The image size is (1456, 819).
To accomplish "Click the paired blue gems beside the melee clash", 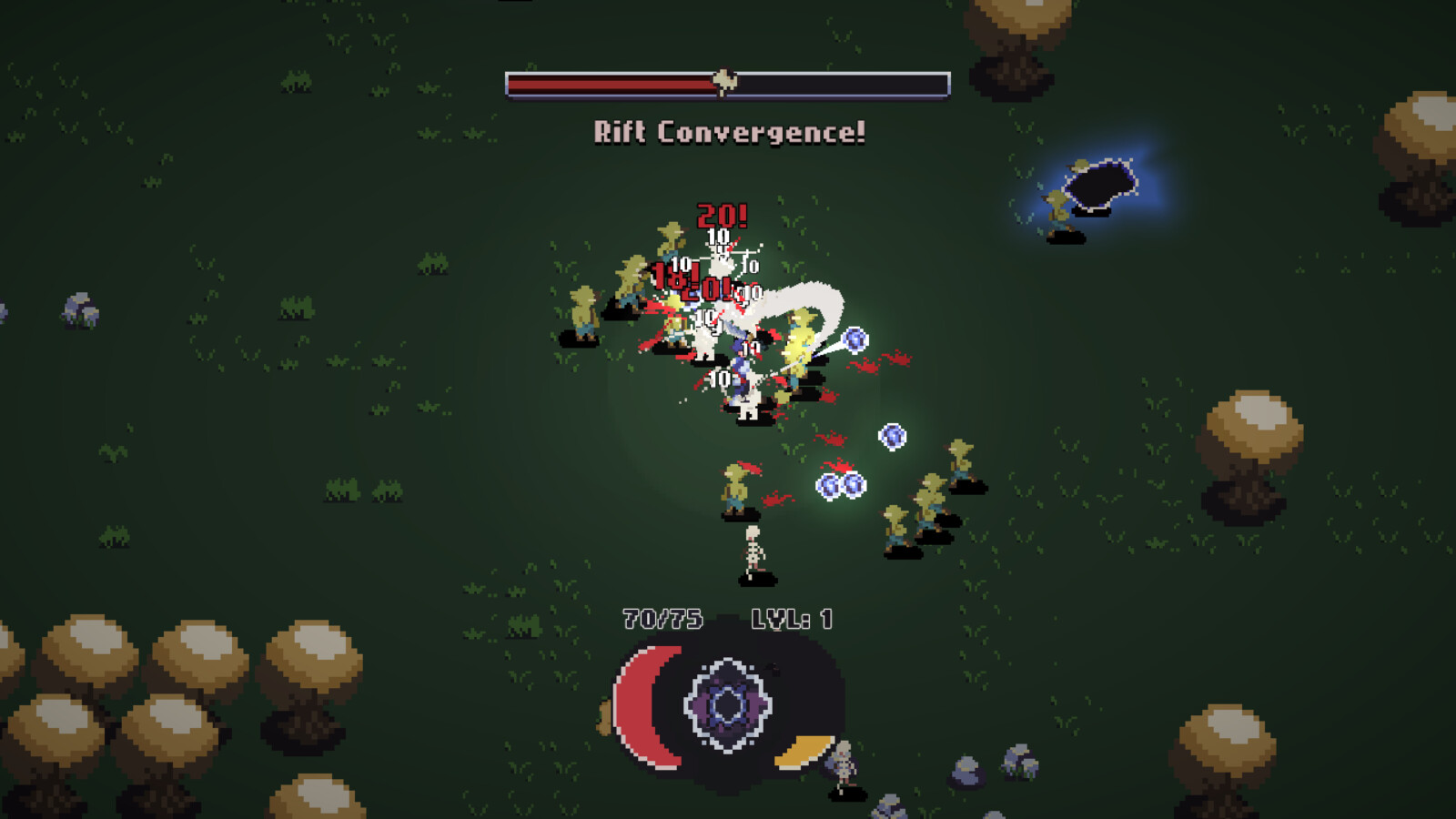I will click(856, 339).
